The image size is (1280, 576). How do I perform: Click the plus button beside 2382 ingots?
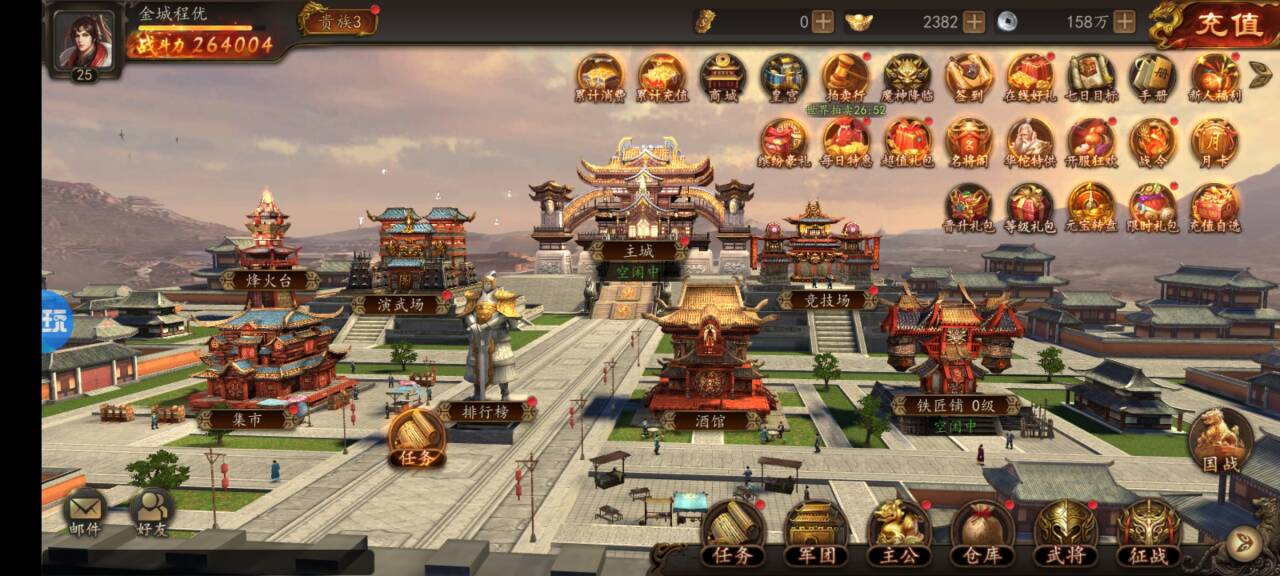click(x=974, y=21)
